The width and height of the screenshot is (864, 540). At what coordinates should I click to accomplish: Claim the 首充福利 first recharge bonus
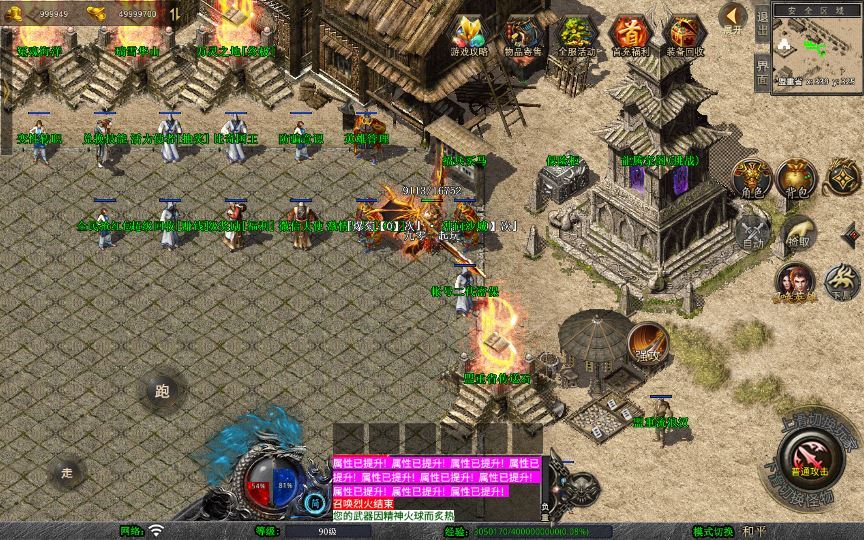[x=630, y=36]
